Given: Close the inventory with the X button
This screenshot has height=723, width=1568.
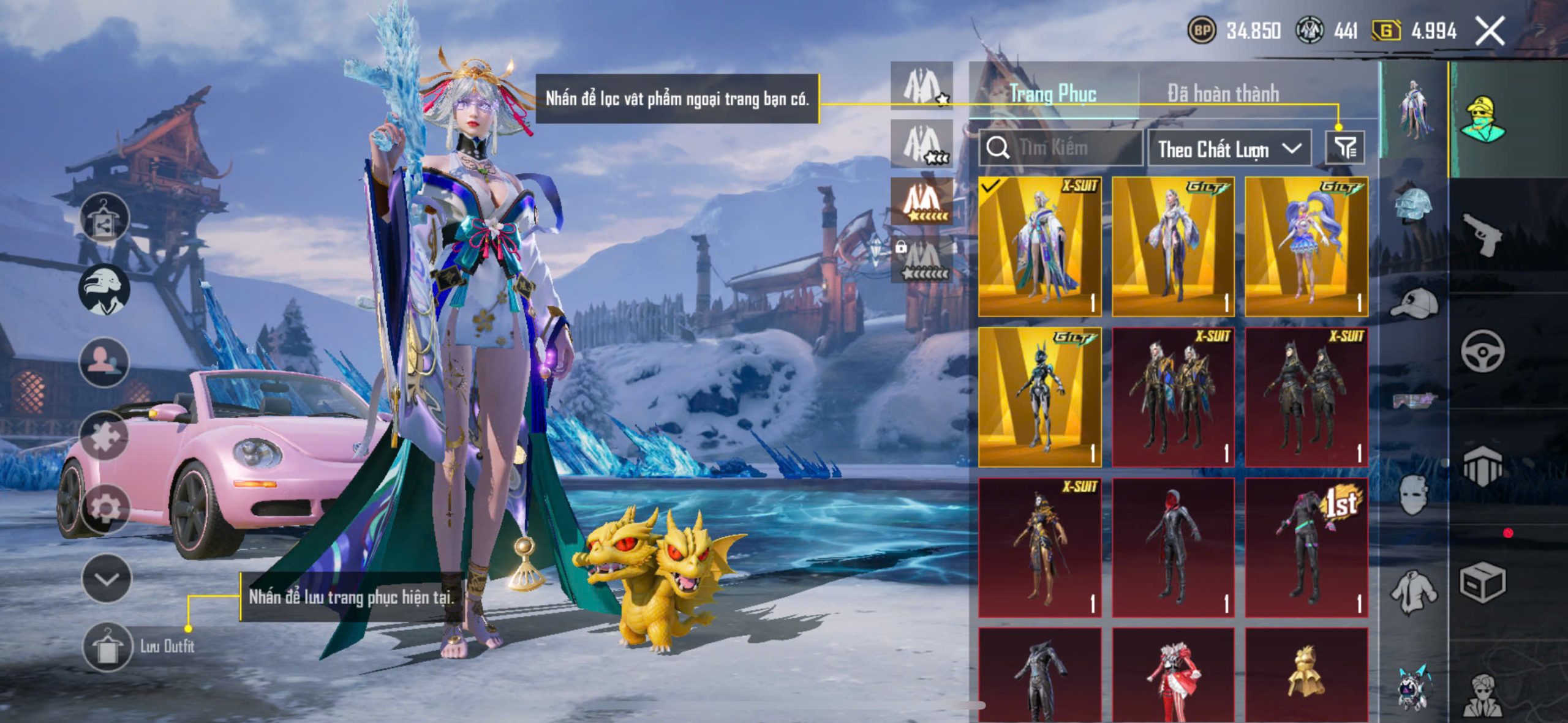Looking at the screenshot, I should click(x=1489, y=31).
